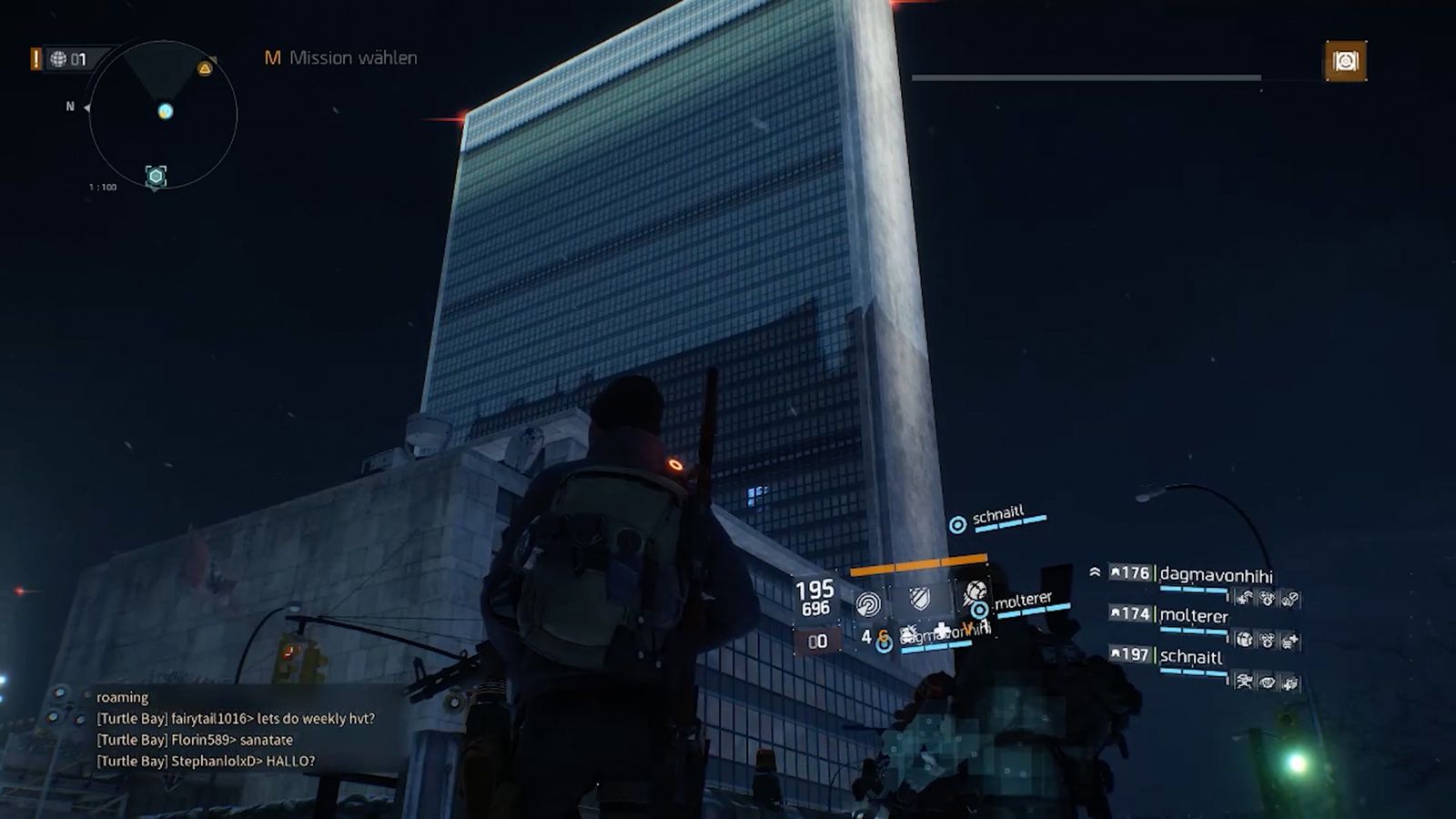This screenshot has height=819, width=1456.
Task: Collapse the group list with the chevron arrows
Action: (x=1095, y=572)
